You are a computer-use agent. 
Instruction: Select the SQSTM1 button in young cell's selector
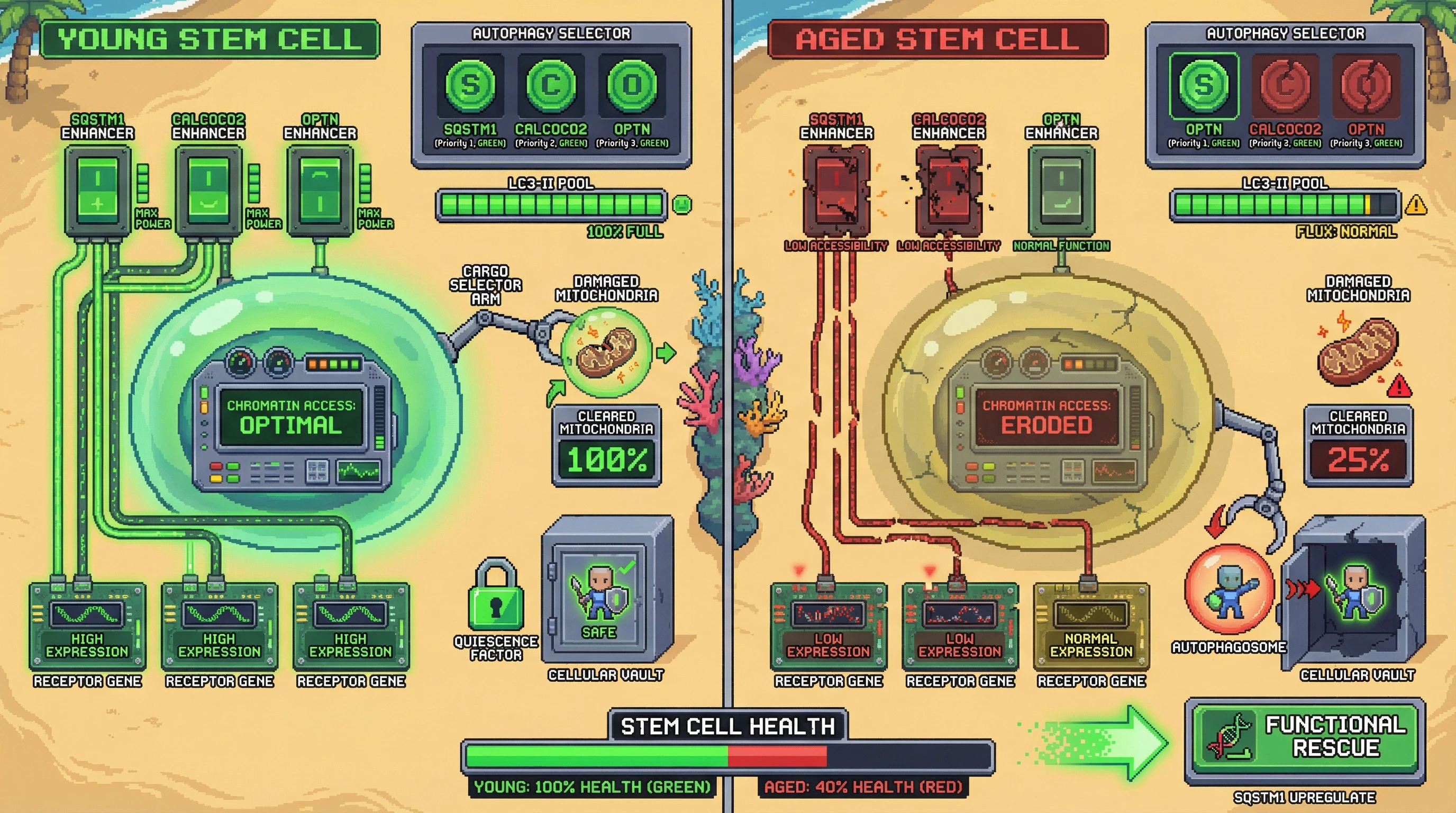click(x=470, y=85)
